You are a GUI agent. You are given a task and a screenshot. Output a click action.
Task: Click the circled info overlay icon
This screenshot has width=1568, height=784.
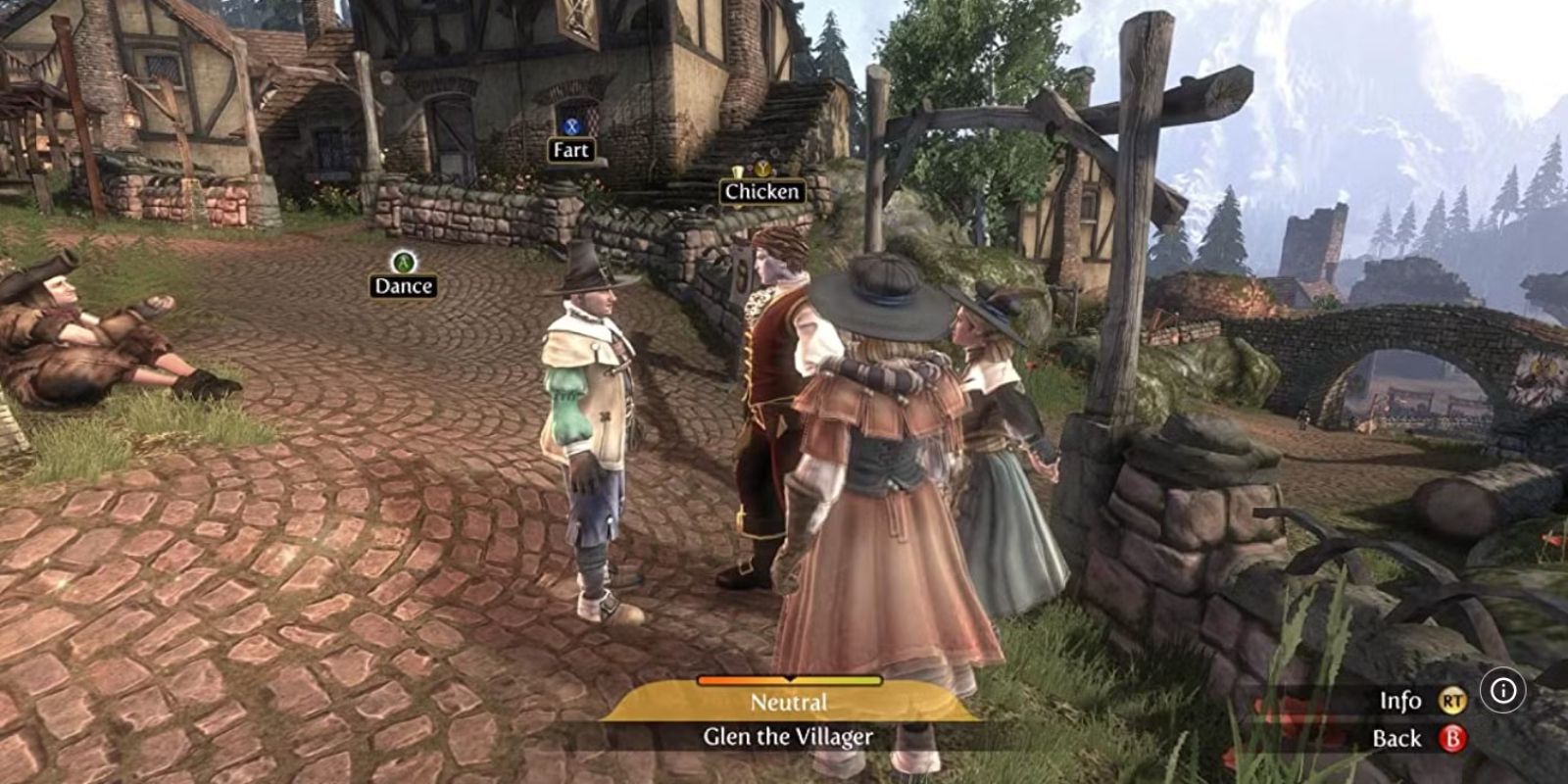point(1502,691)
